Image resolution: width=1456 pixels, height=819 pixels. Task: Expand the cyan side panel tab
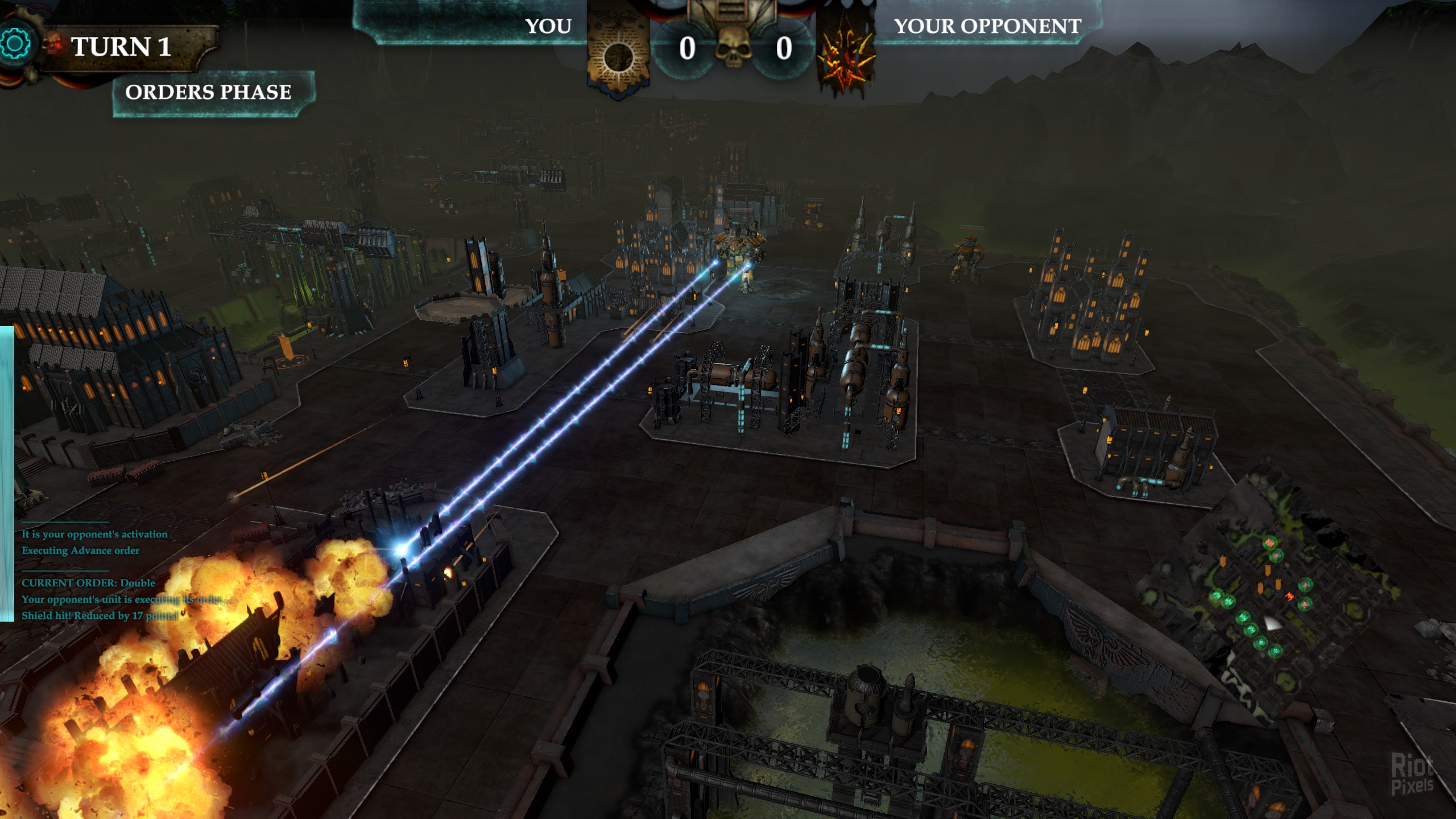6,473
